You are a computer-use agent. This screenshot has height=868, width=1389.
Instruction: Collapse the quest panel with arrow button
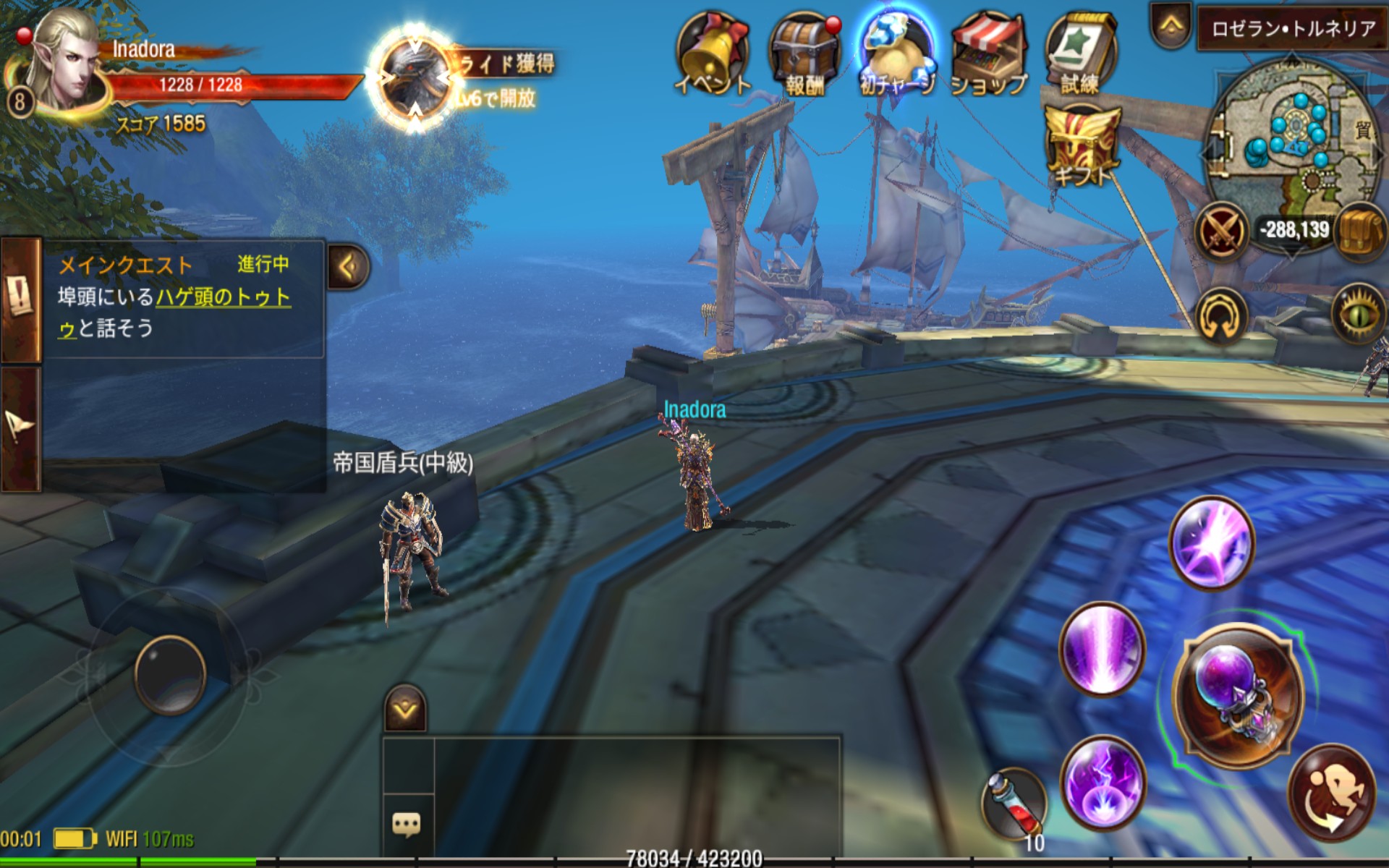point(349,267)
